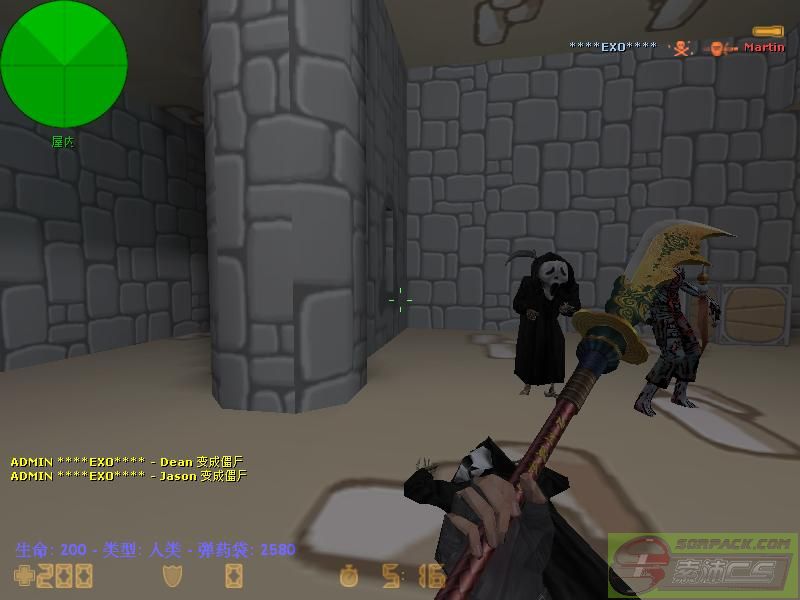Select the admin message about Jason
The height and width of the screenshot is (600, 800).
click(128, 476)
